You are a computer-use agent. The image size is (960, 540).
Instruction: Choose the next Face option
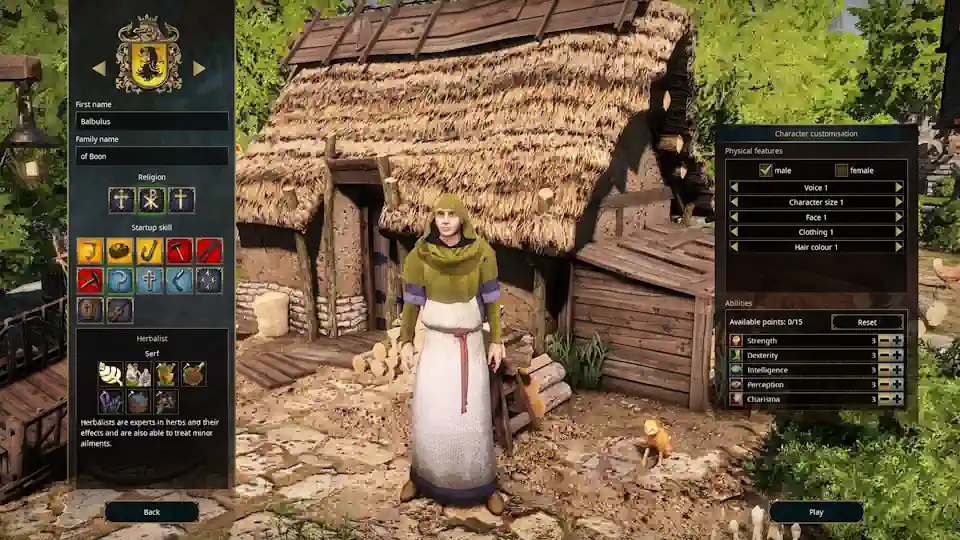tap(899, 216)
